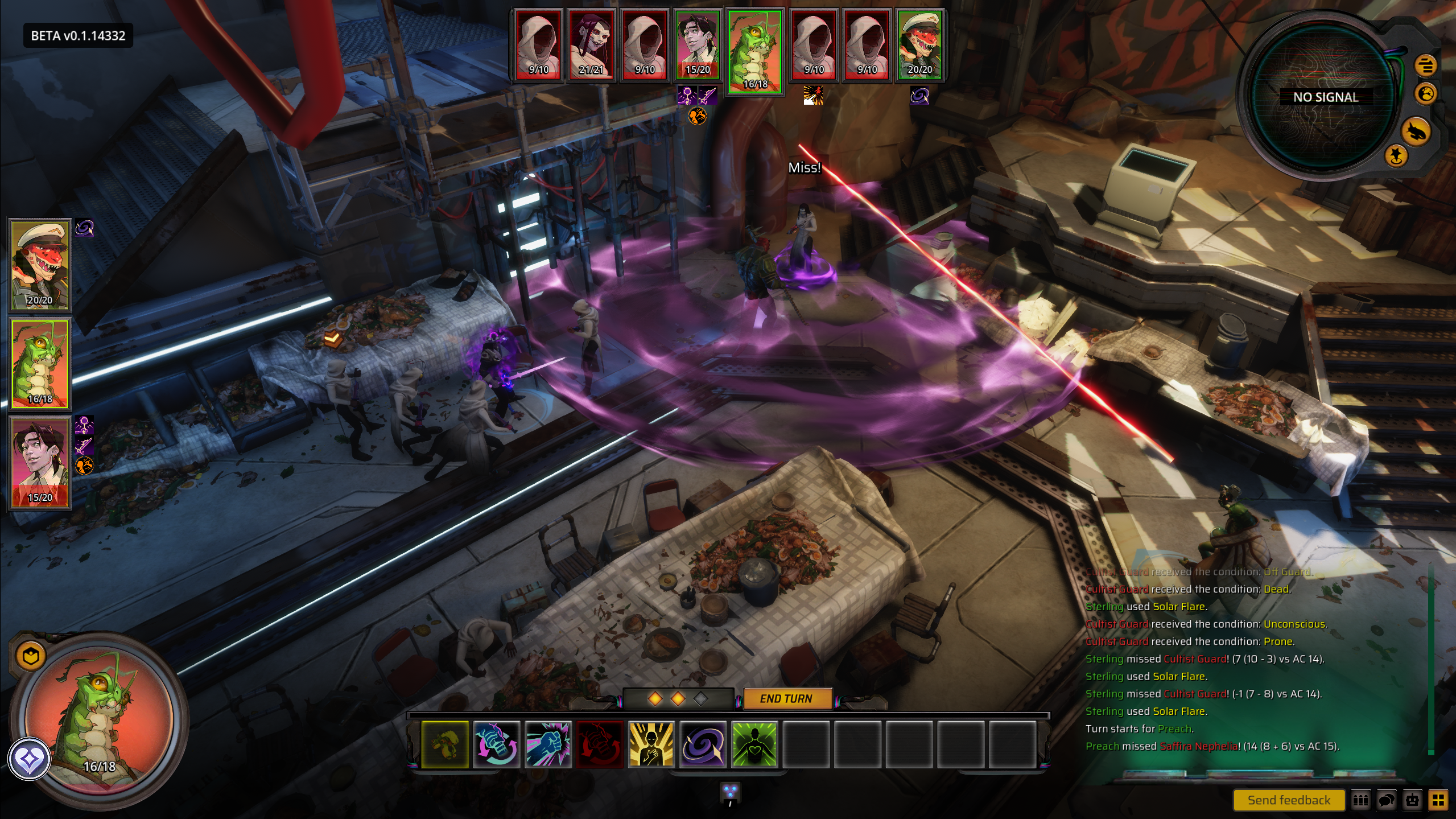The image size is (1456, 819).
Task: Use the green heart healing ability
Action: click(x=754, y=744)
